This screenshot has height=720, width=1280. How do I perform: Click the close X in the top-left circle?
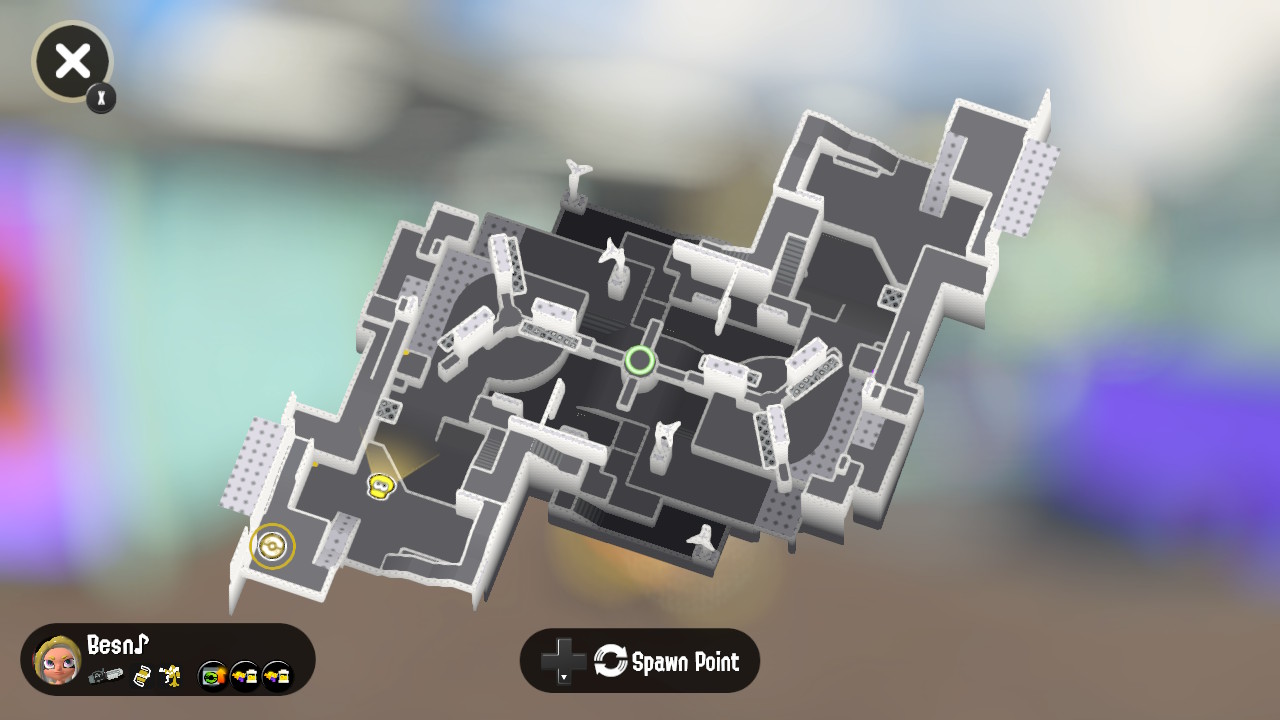coord(71,61)
